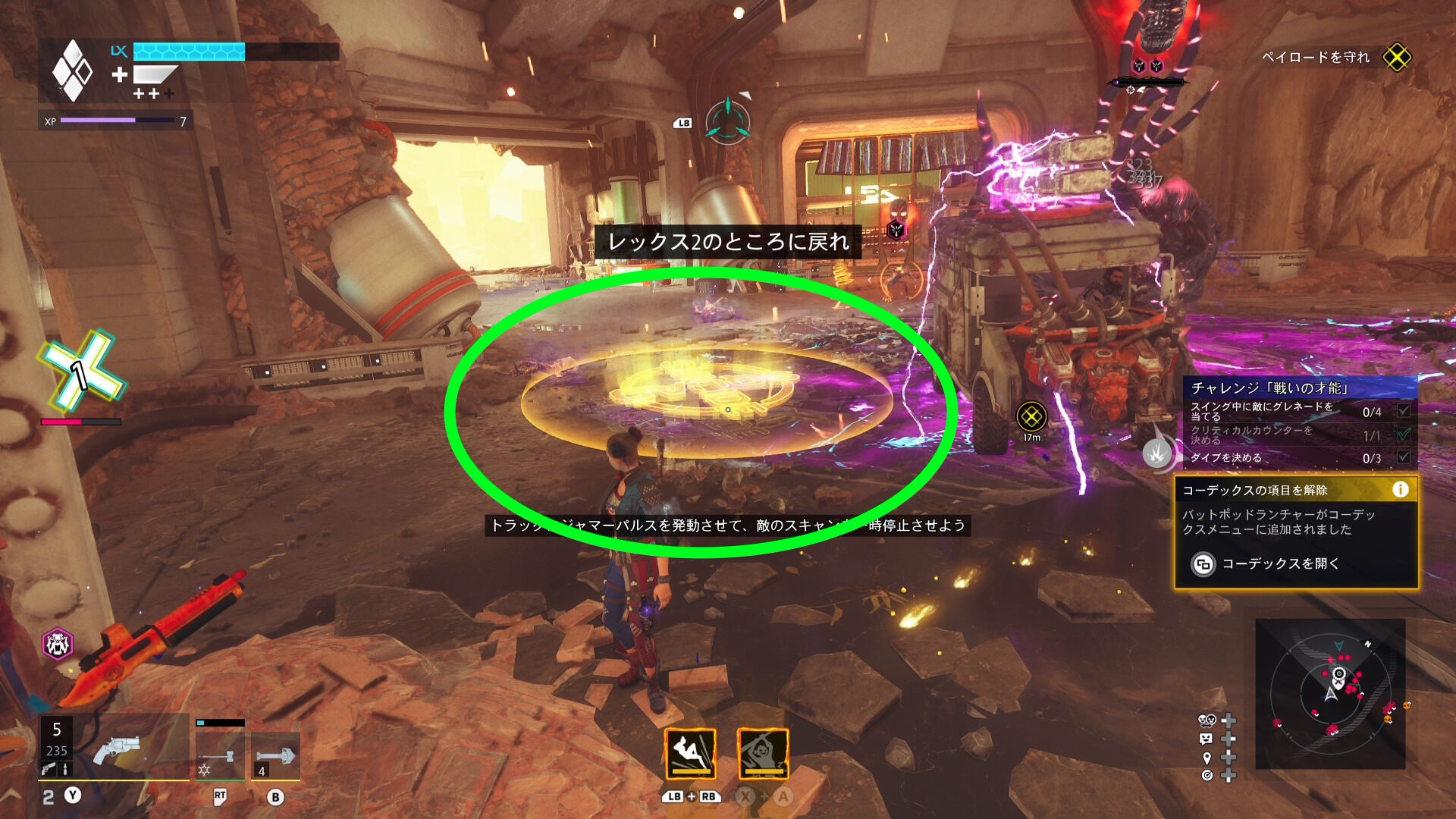Click the squad compass icon at top center
This screenshot has height=819, width=1456.
point(727,121)
